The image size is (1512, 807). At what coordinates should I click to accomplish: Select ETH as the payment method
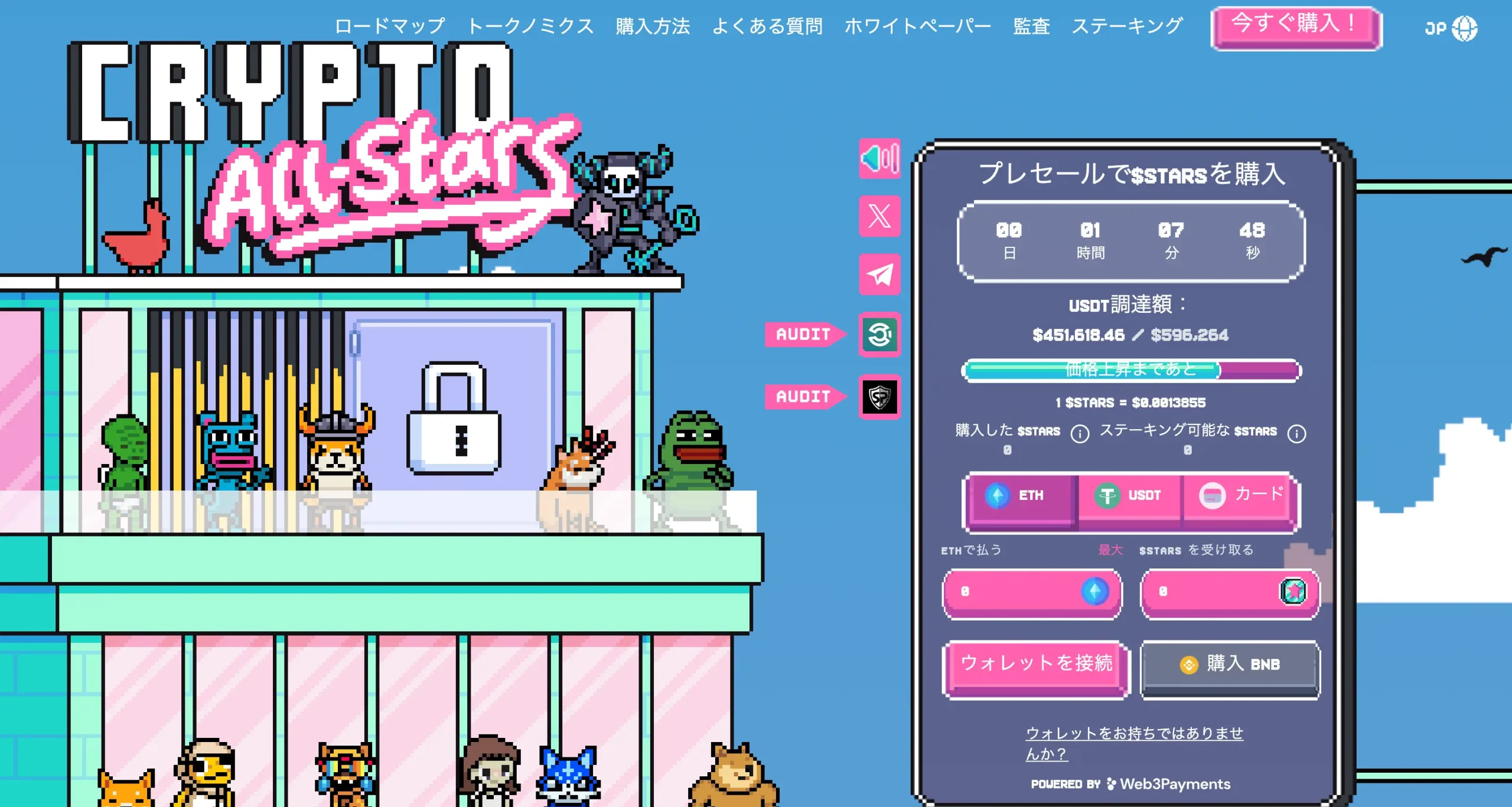click(1022, 496)
